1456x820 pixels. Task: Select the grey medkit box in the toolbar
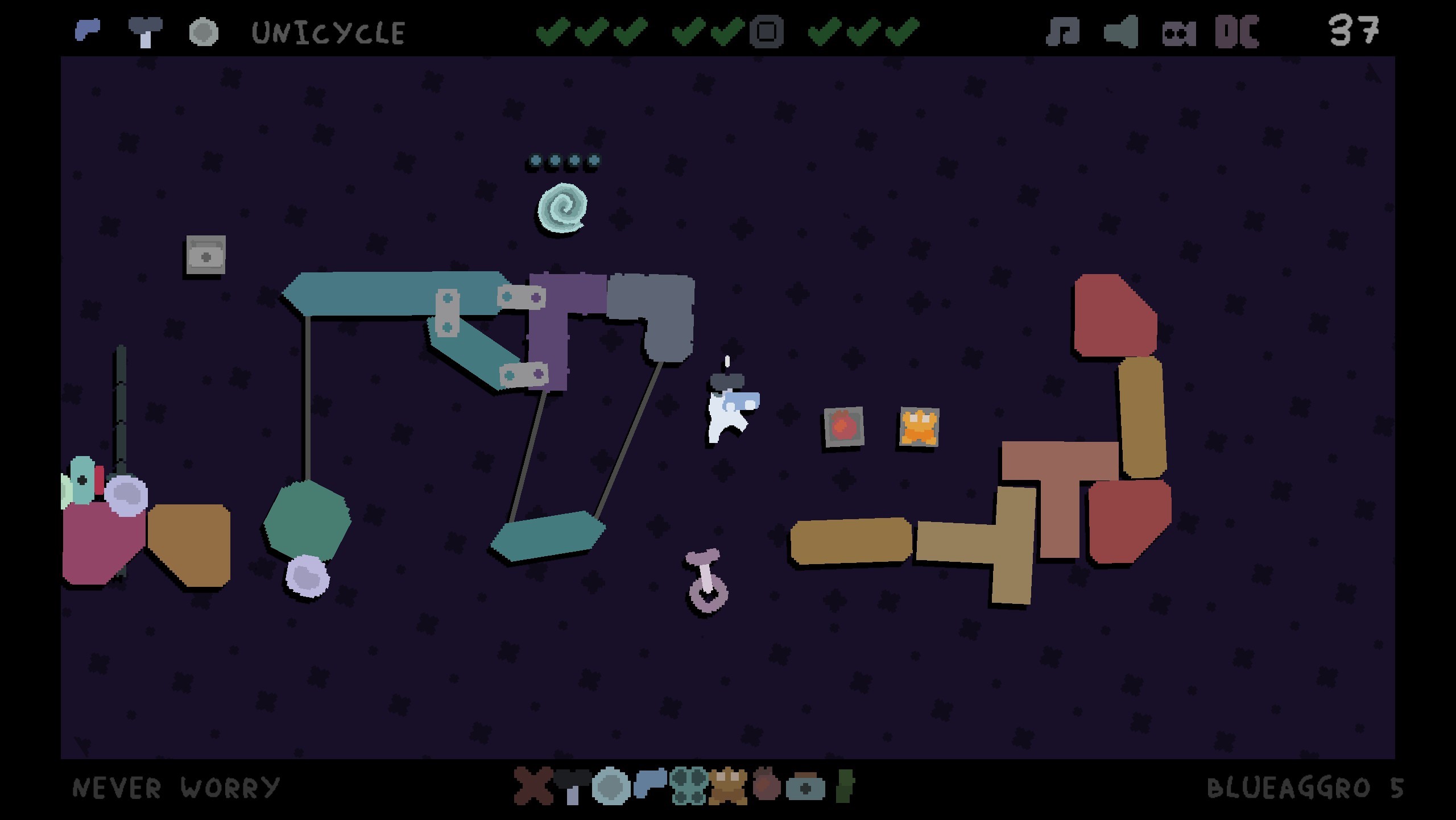(805, 788)
